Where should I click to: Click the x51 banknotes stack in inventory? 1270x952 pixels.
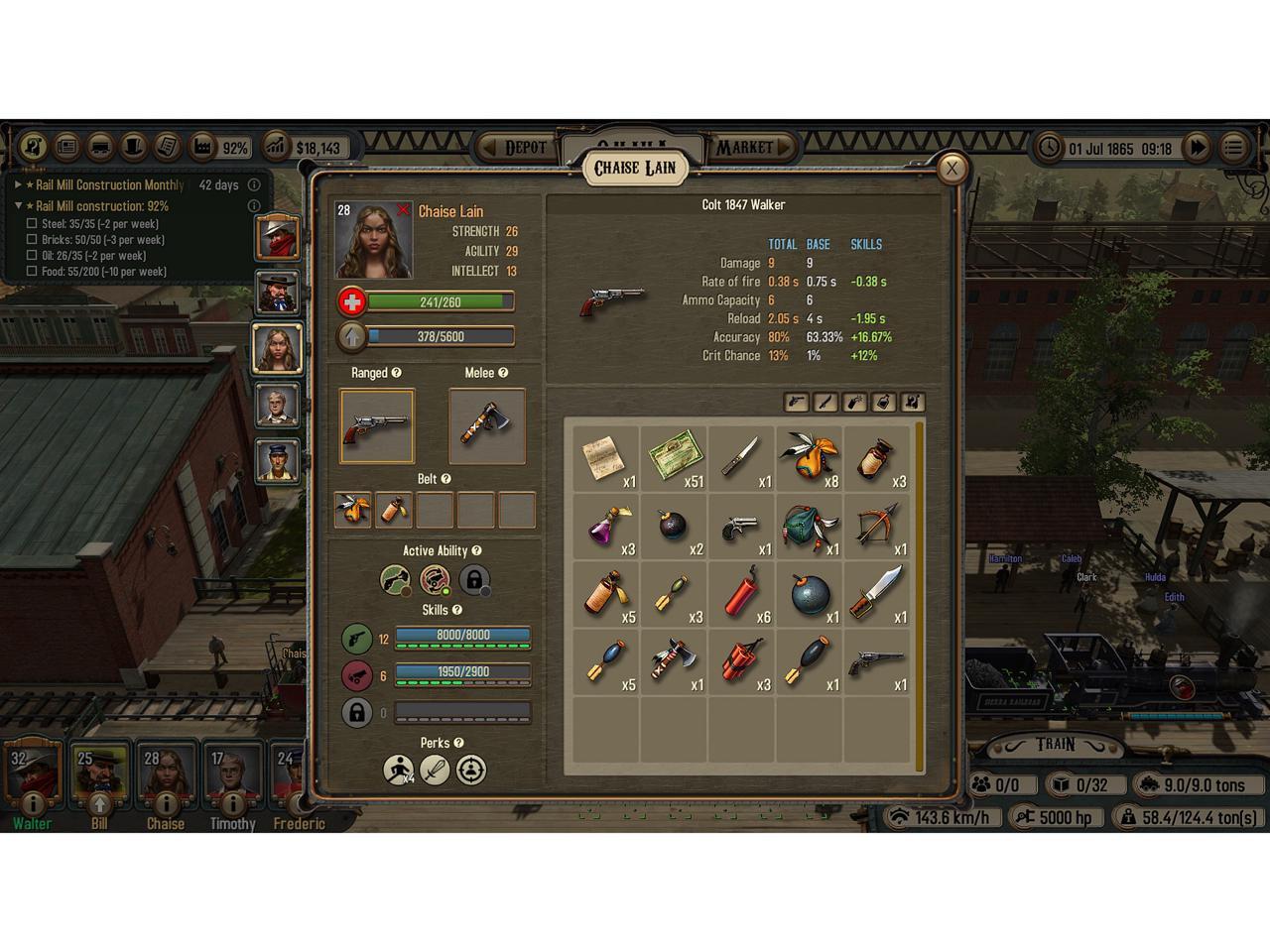(675, 459)
